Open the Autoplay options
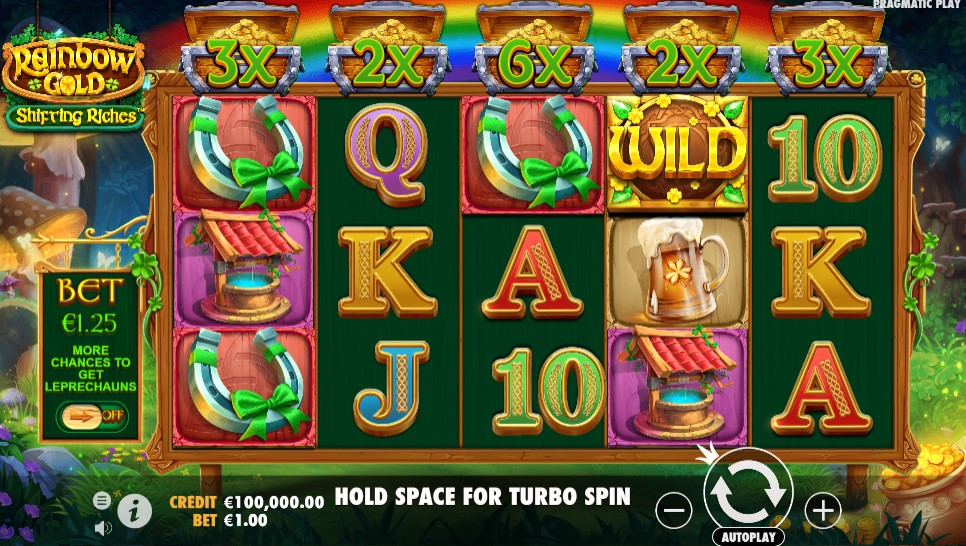 (x=747, y=537)
